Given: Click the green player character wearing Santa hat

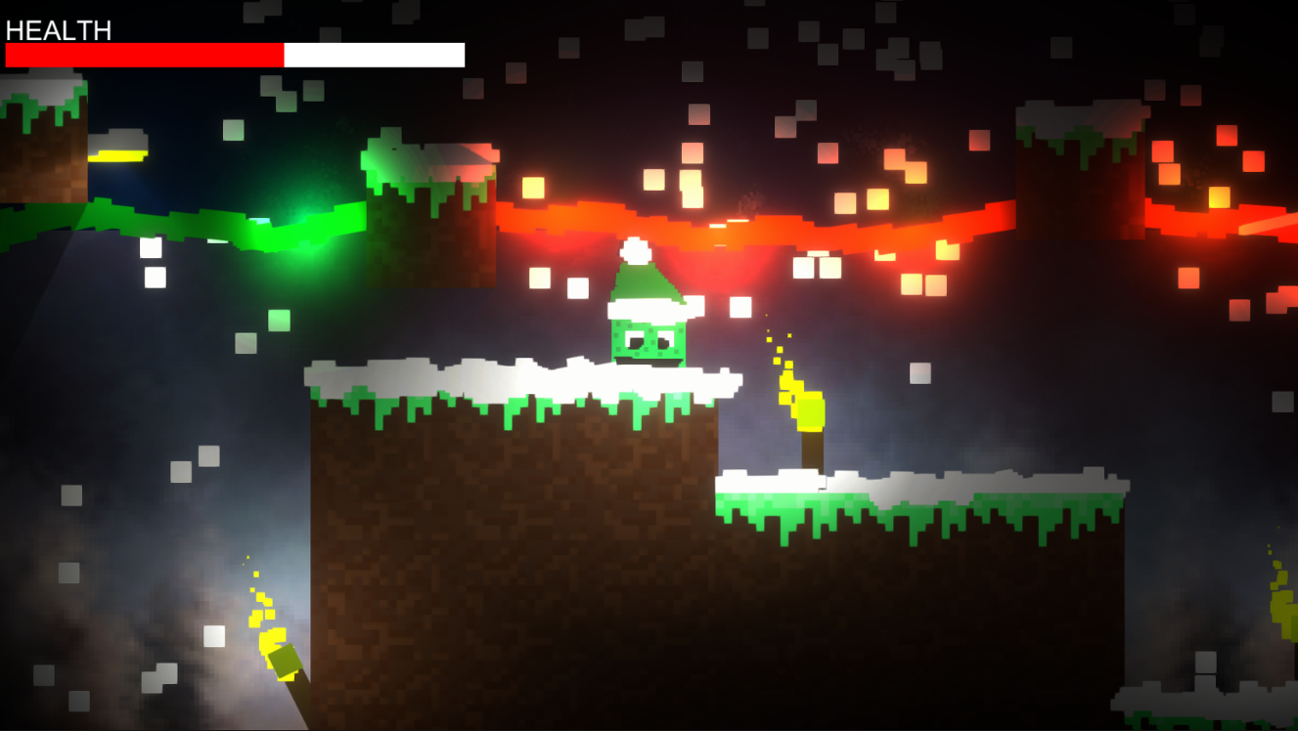Looking at the screenshot, I should point(648,320).
